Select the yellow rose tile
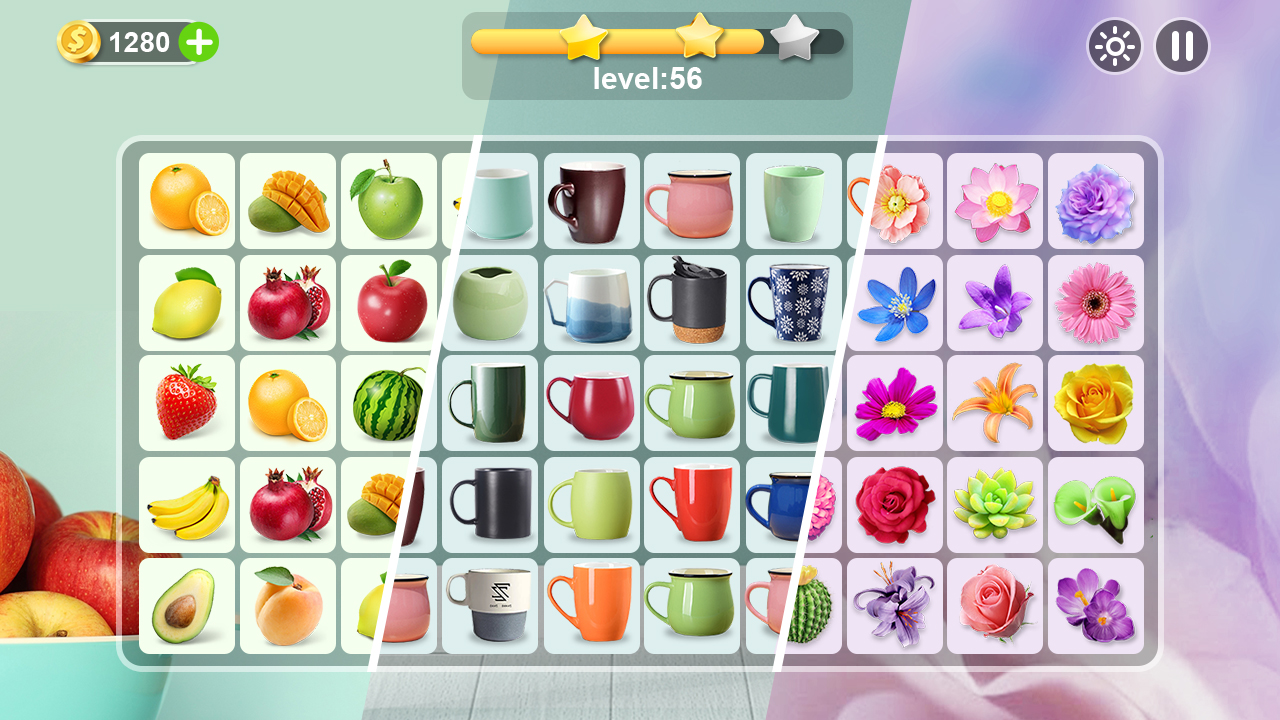This screenshot has height=720, width=1280. [x=1094, y=402]
